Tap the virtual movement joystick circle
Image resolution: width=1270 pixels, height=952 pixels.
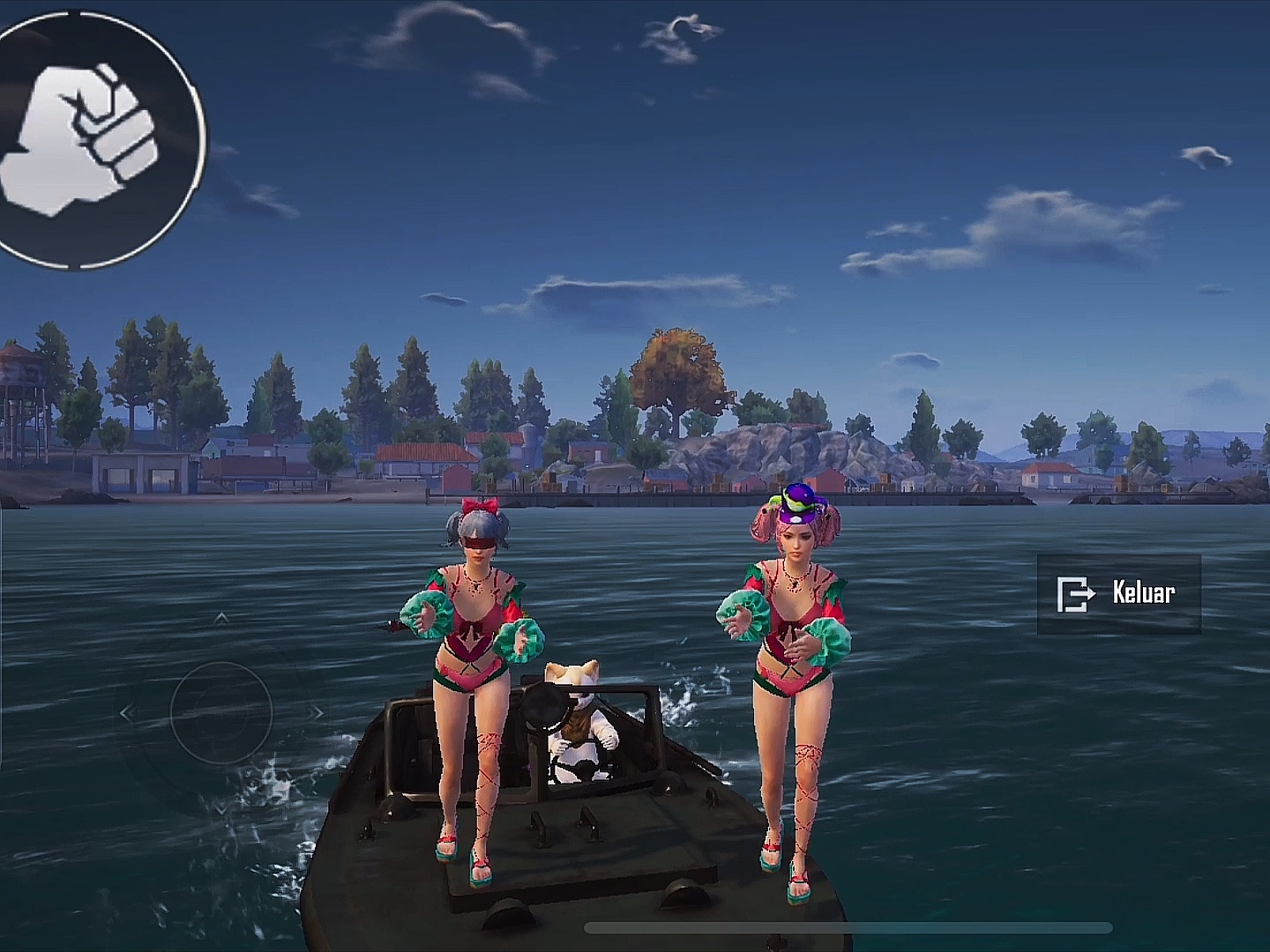220,712
